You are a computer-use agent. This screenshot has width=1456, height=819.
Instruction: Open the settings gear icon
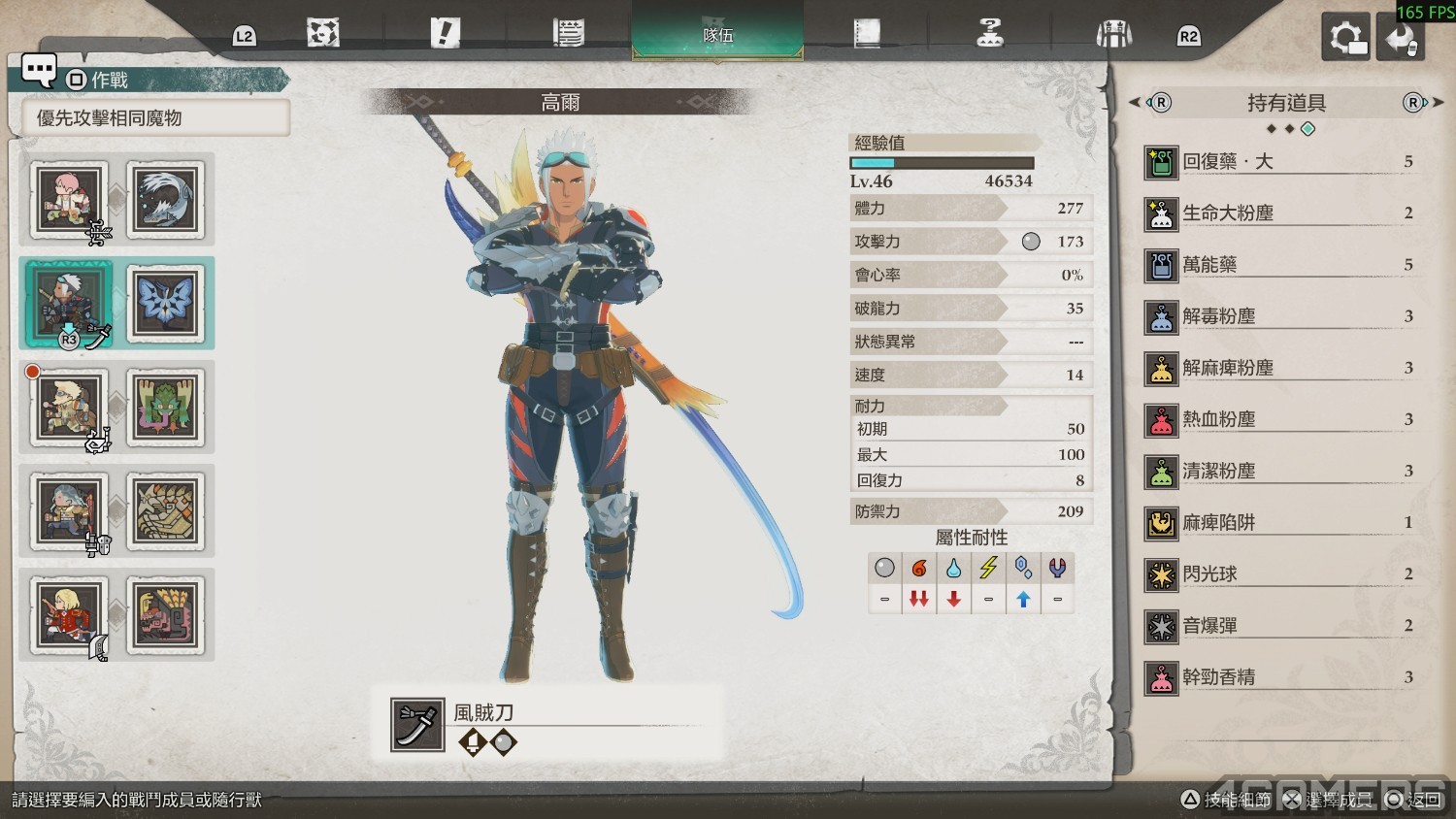tap(1345, 38)
